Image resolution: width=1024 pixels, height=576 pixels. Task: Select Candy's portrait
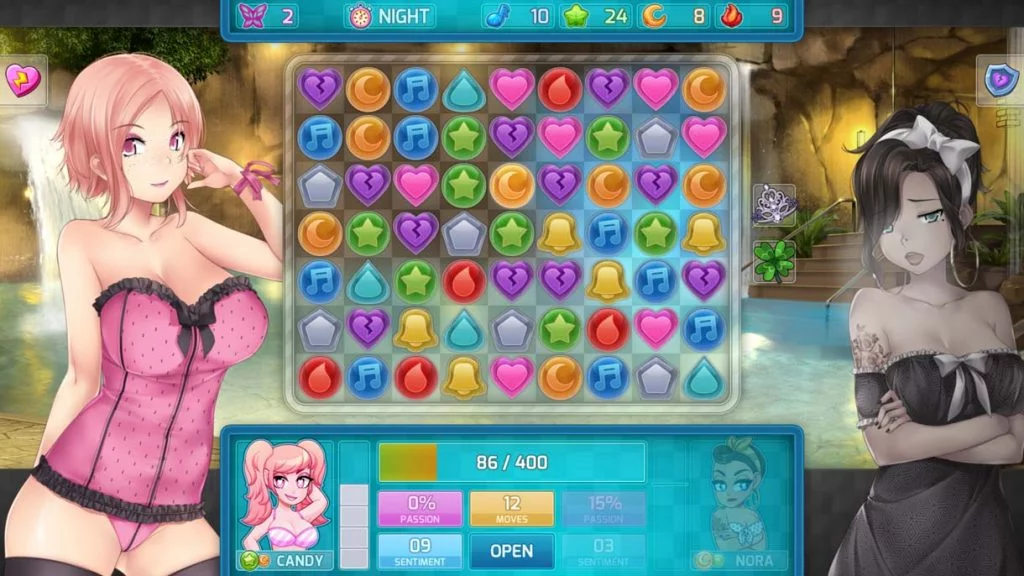(x=284, y=496)
